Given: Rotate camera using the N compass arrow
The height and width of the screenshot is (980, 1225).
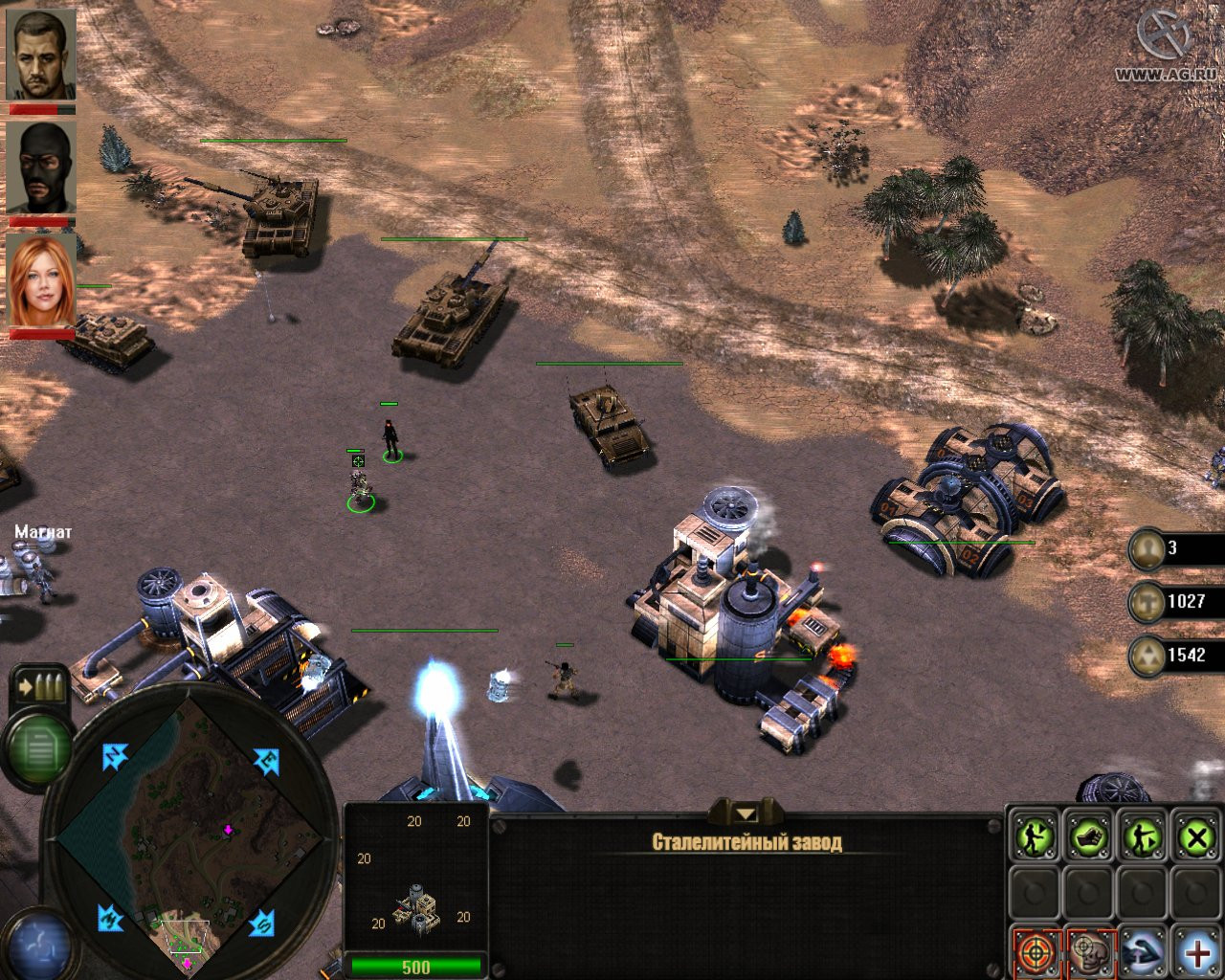Looking at the screenshot, I should [x=116, y=756].
